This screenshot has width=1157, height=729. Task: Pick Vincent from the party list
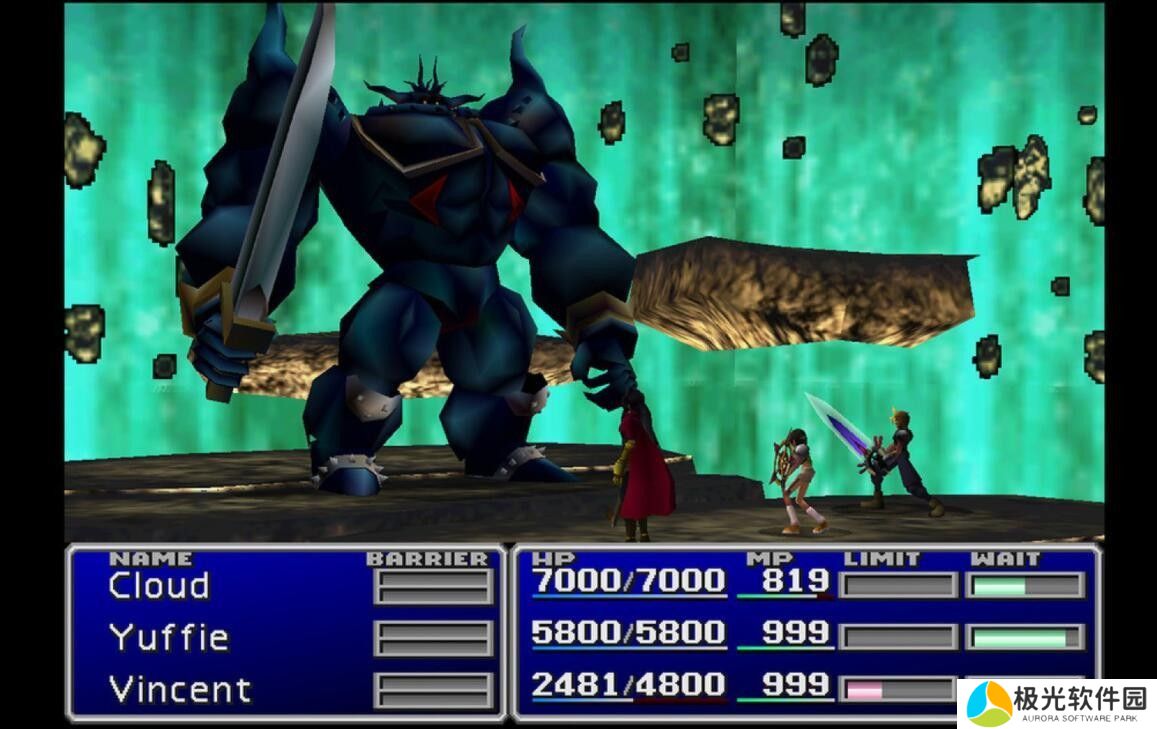pyautogui.click(x=179, y=689)
